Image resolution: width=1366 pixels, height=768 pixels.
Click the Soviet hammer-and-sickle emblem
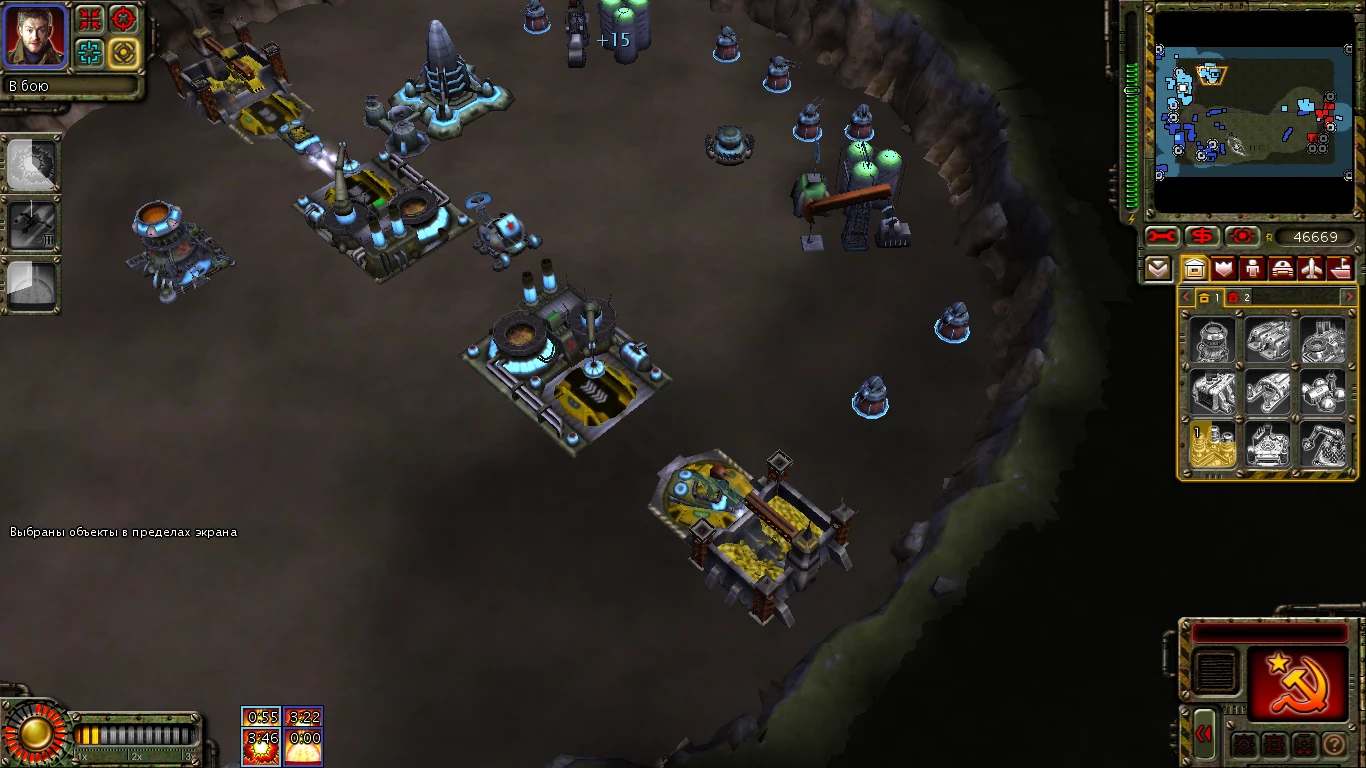pyautogui.click(x=1298, y=682)
